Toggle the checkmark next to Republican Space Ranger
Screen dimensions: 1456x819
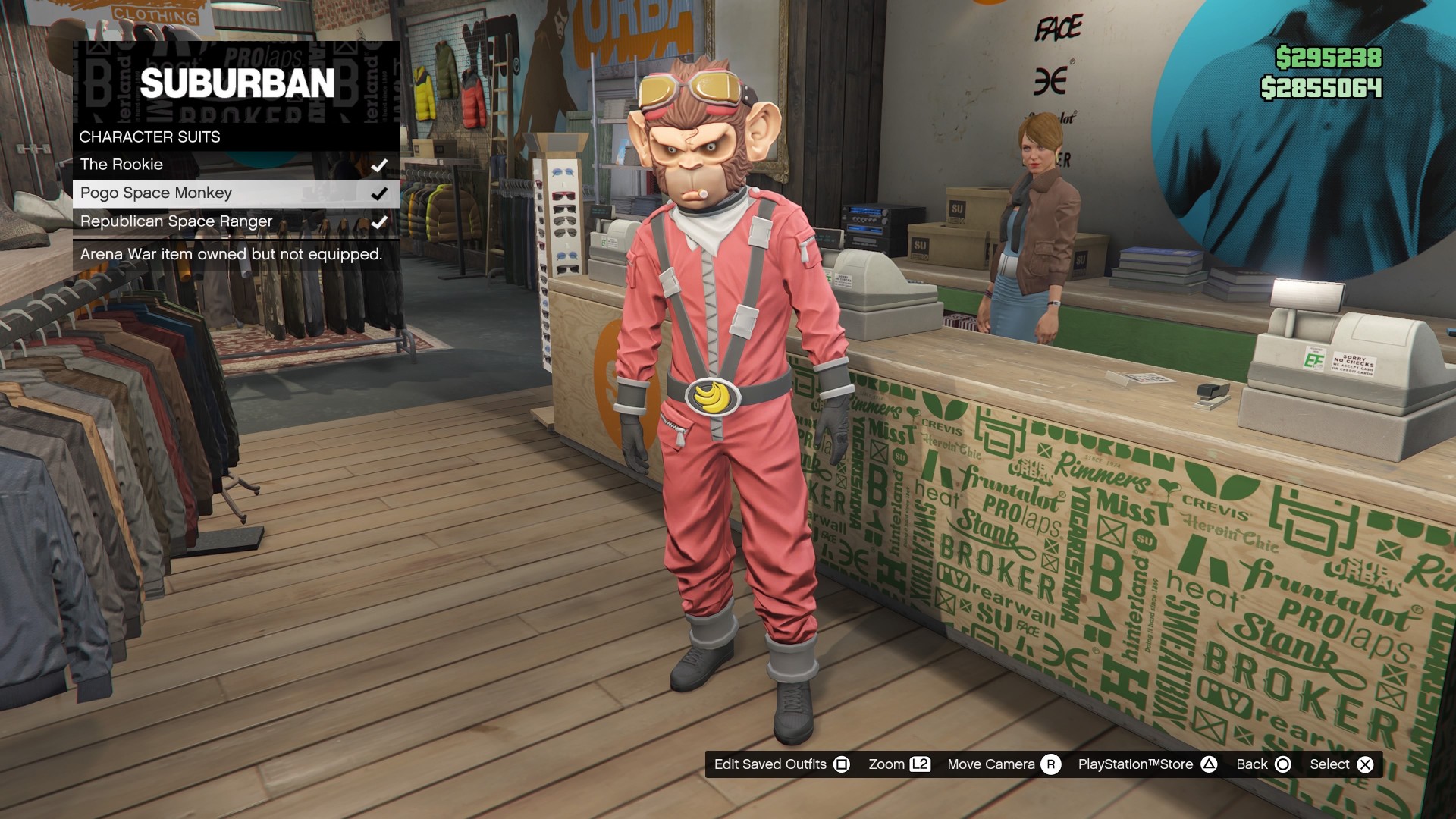381,221
